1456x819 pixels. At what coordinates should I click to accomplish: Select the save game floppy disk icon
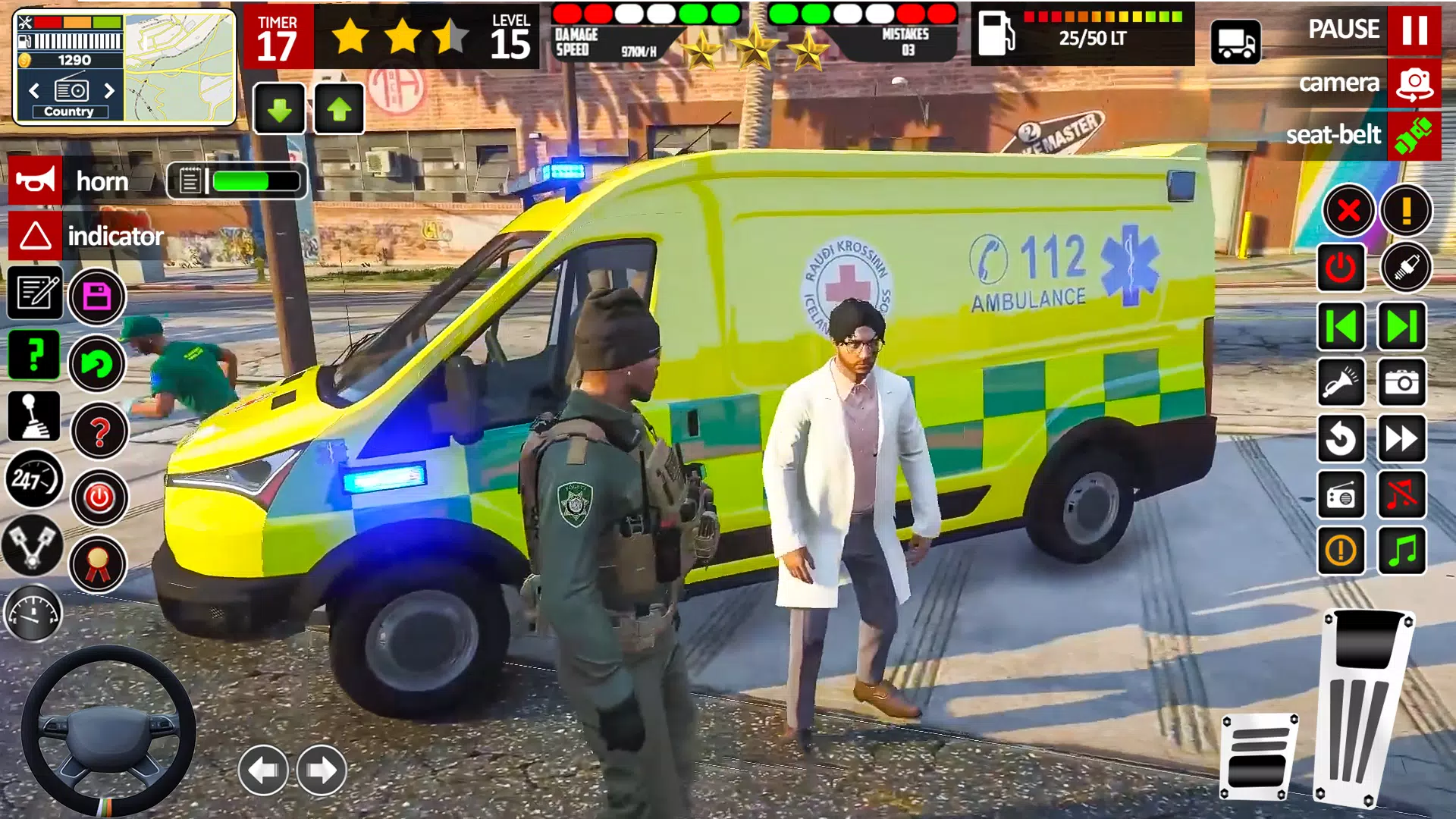tap(97, 296)
